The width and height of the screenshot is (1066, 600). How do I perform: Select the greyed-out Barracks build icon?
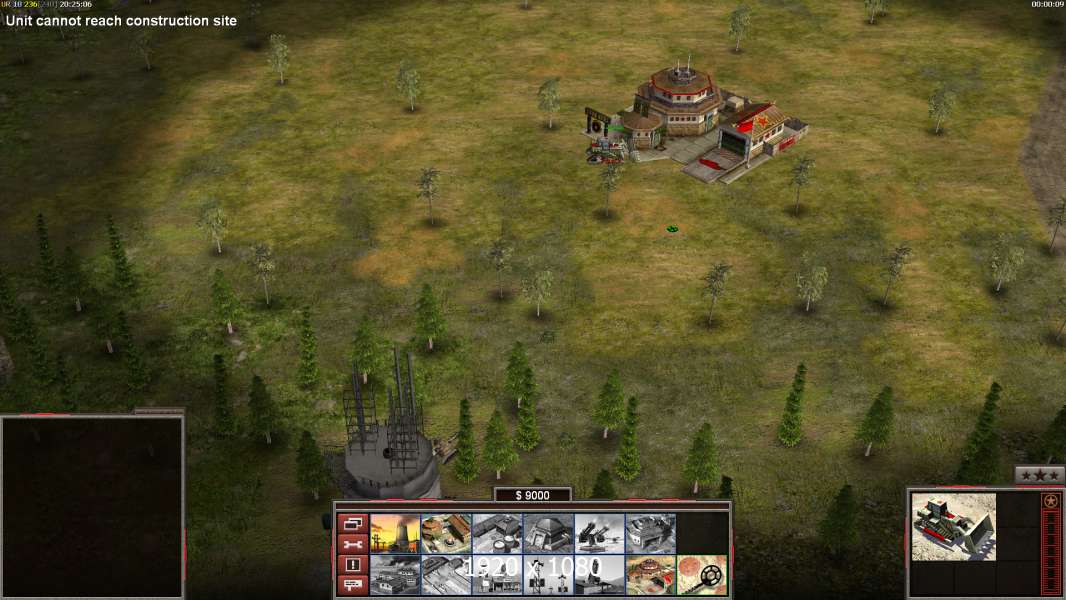click(x=497, y=534)
